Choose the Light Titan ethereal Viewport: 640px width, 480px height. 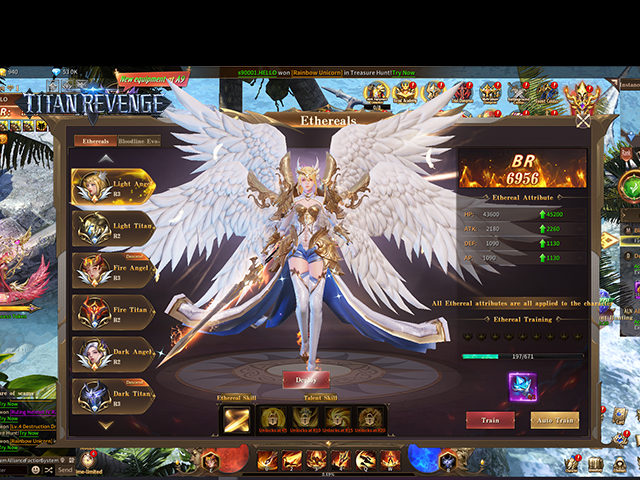point(112,229)
